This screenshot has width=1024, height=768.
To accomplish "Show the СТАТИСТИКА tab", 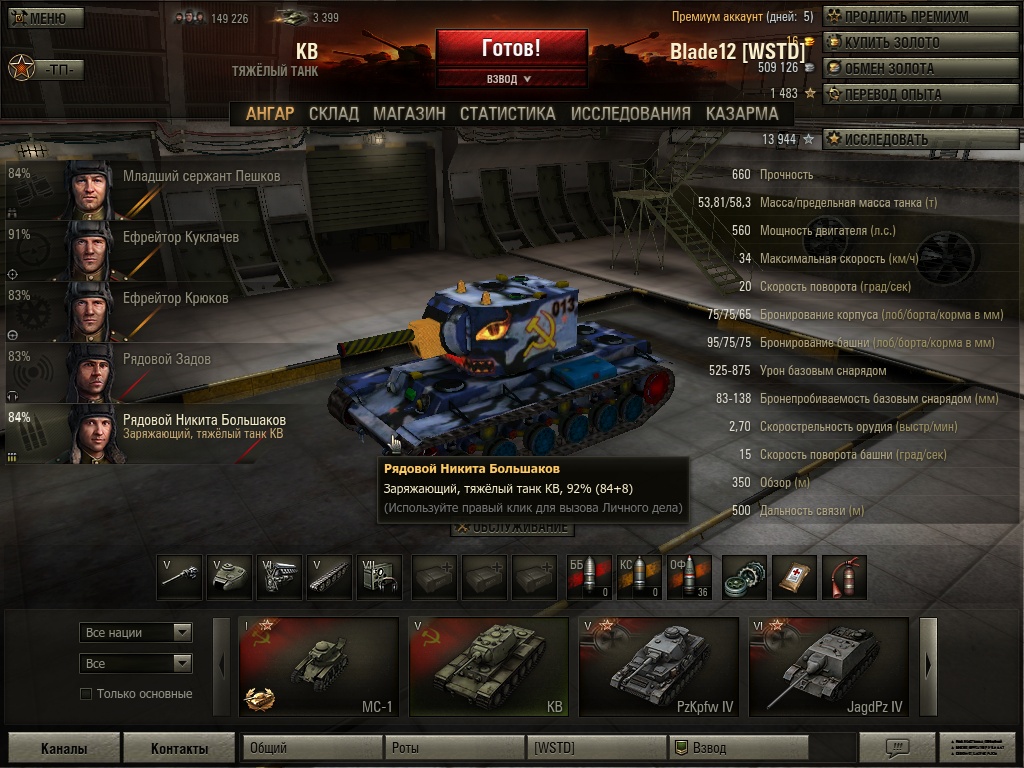I will pos(507,114).
